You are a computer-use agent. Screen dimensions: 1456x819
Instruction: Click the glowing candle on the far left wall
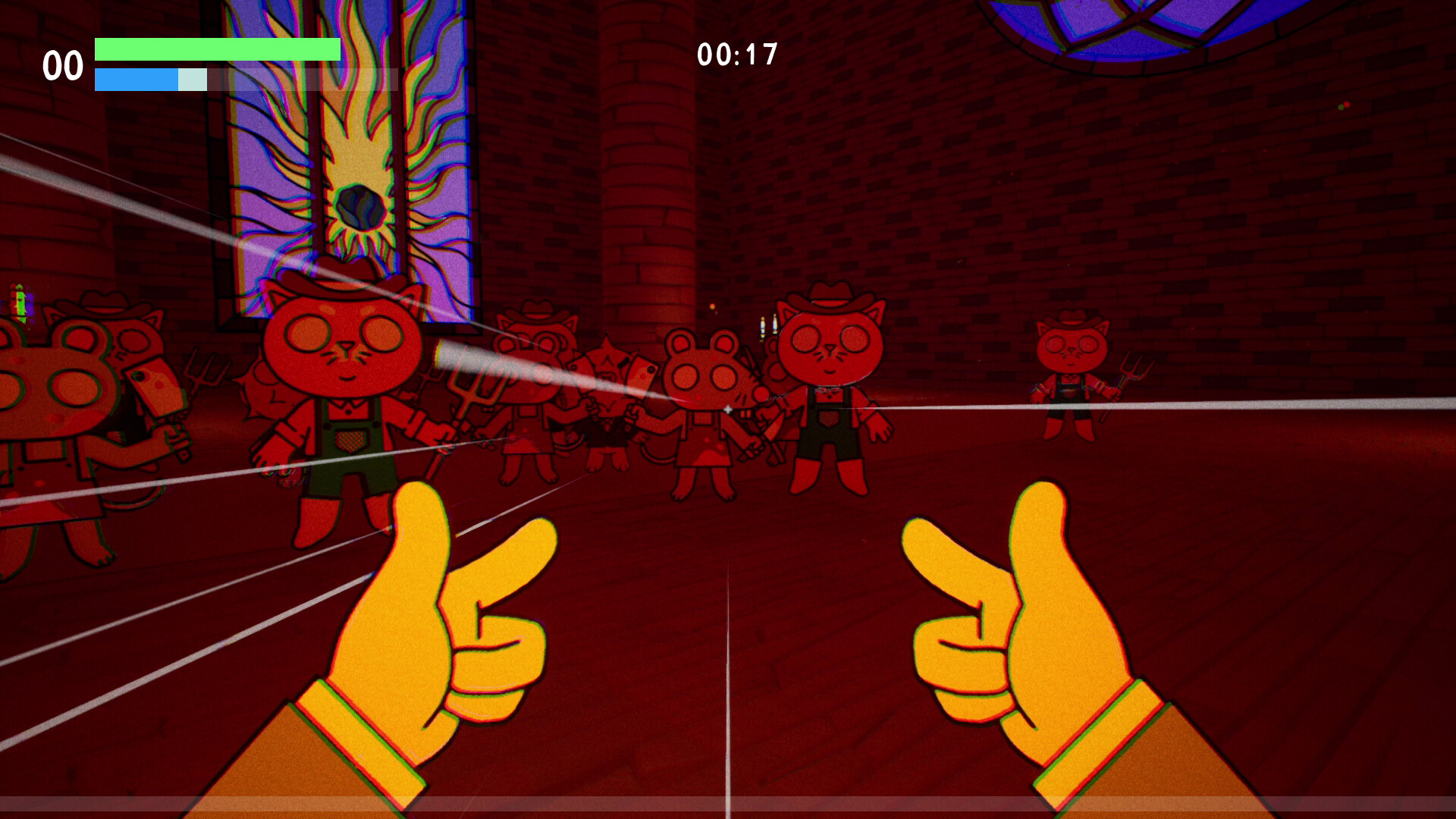pyautogui.click(x=17, y=303)
